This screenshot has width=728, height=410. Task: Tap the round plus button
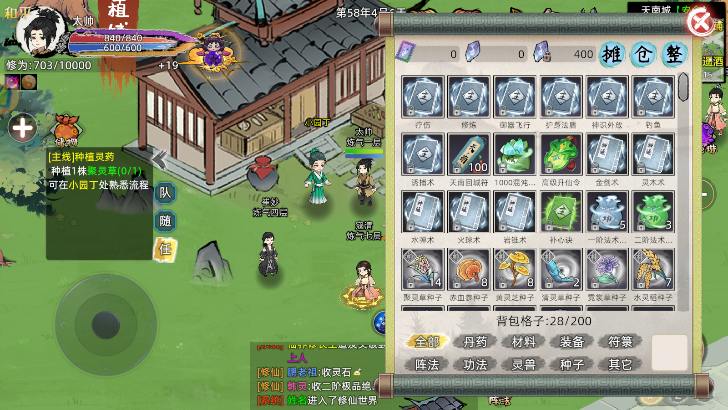tap(23, 127)
